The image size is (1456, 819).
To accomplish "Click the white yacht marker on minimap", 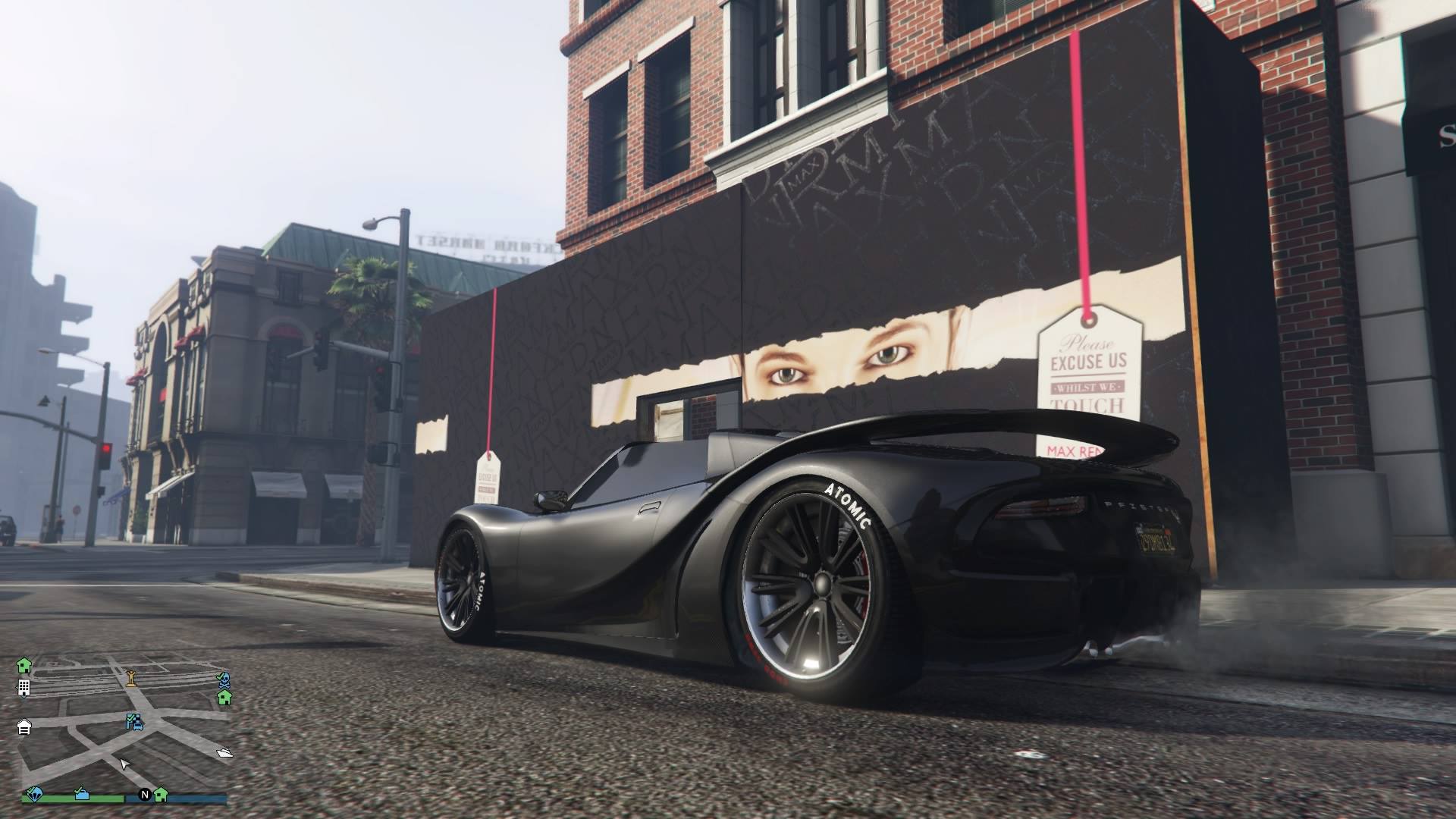I will coord(224,752).
